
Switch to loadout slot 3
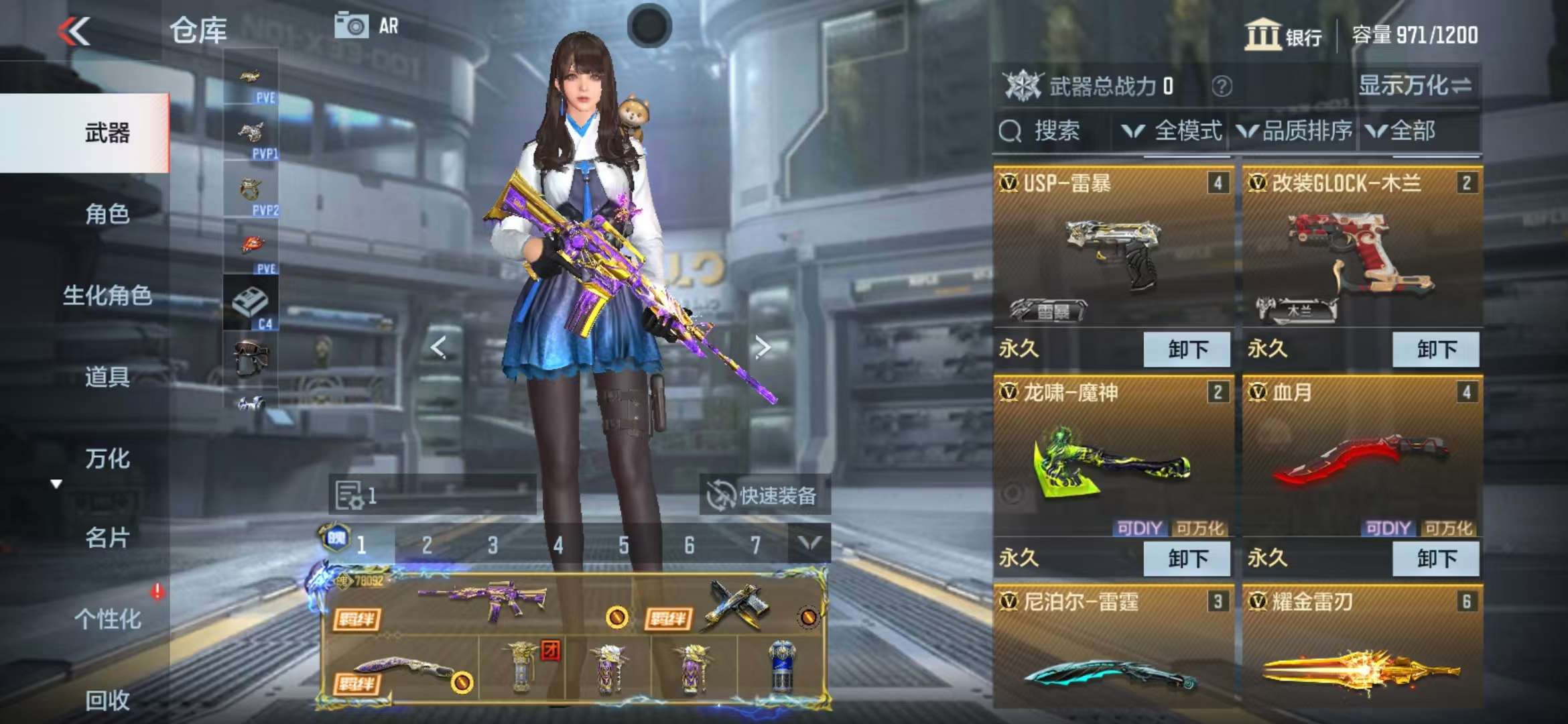pos(493,545)
